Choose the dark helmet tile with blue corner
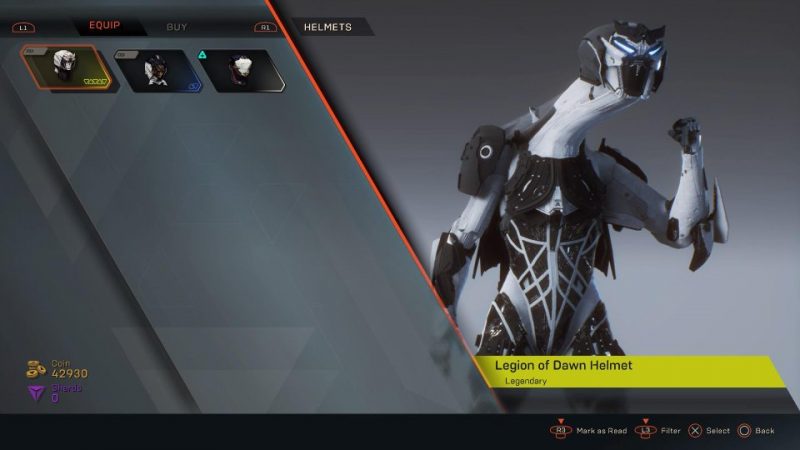800x450 pixels. 154,70
